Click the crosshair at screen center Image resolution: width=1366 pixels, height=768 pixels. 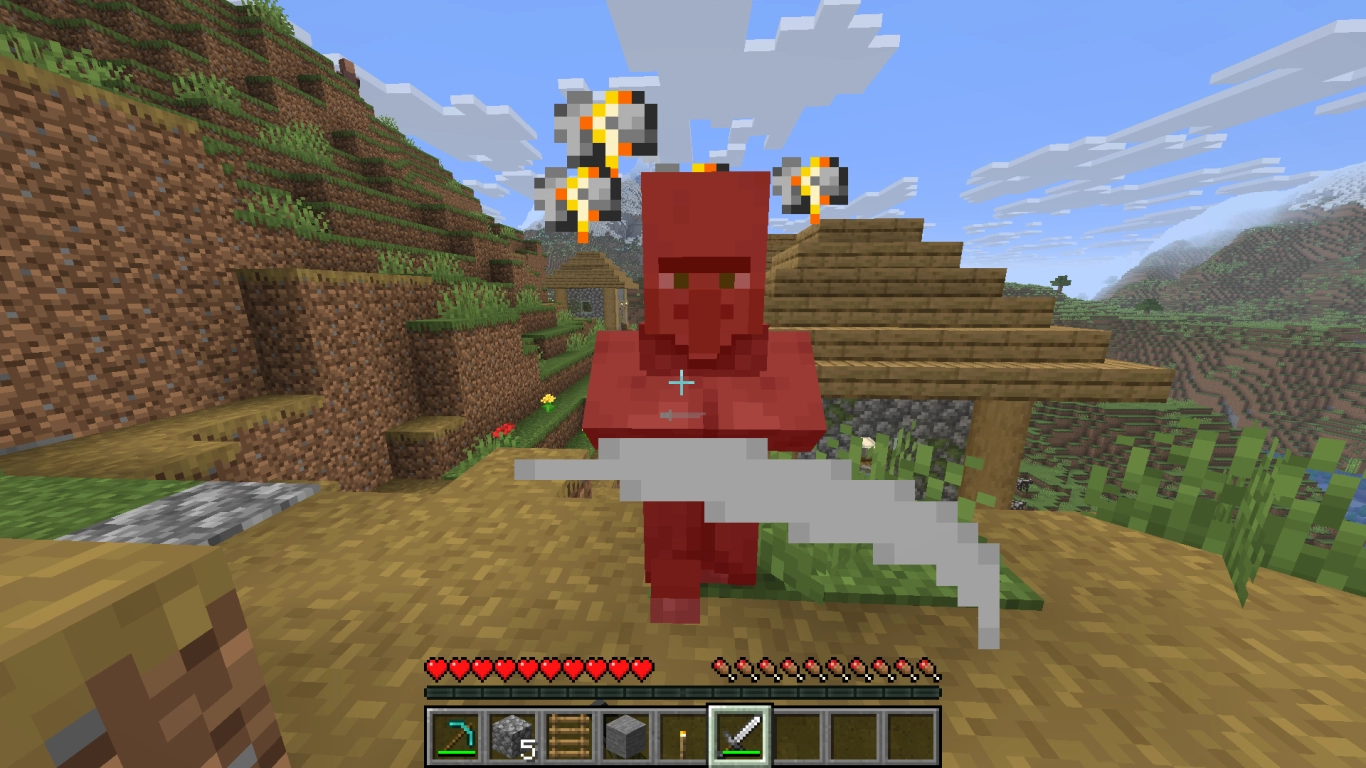683,381
